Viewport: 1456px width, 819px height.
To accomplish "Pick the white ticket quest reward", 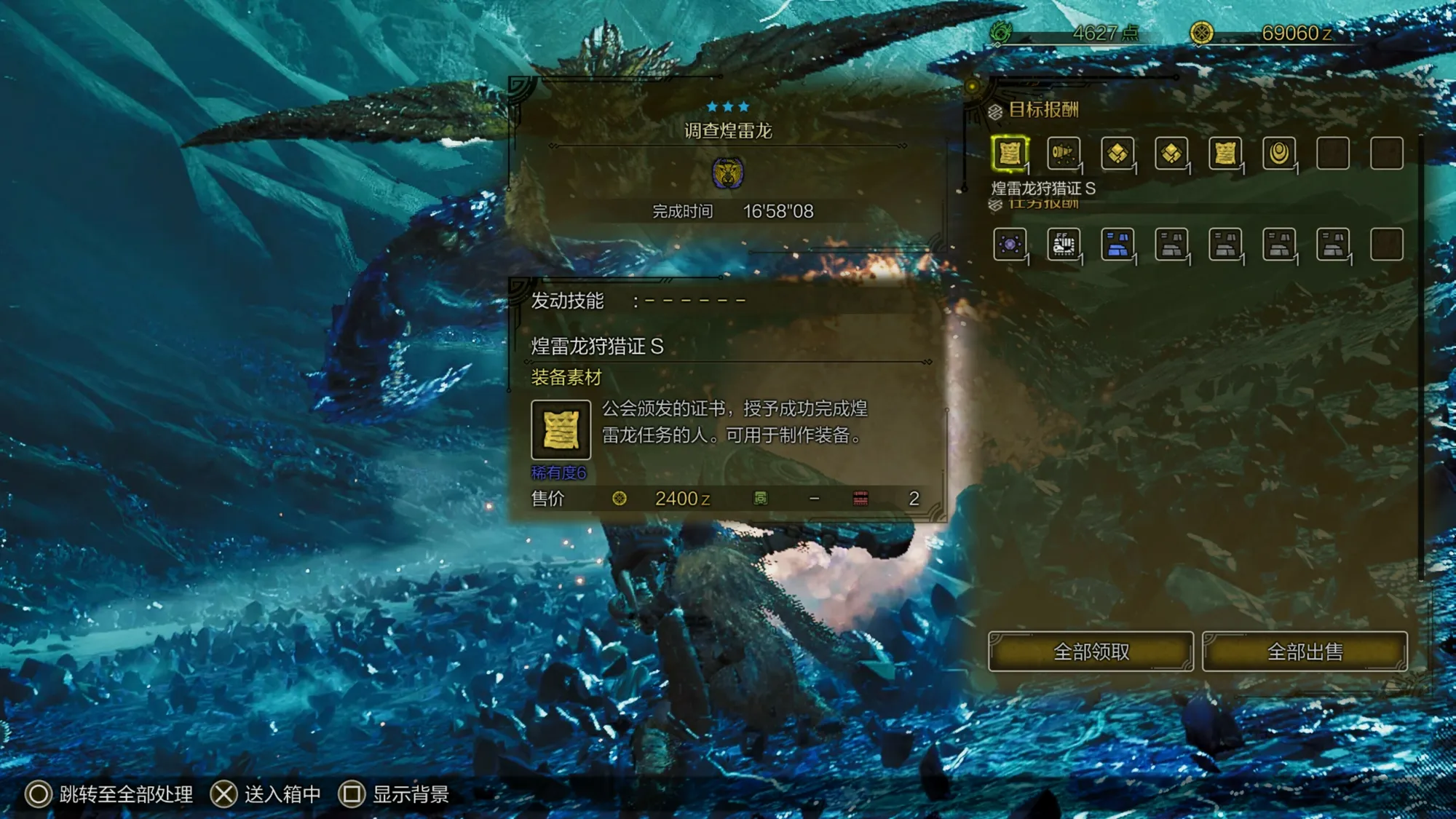I will coord(1063,245).
